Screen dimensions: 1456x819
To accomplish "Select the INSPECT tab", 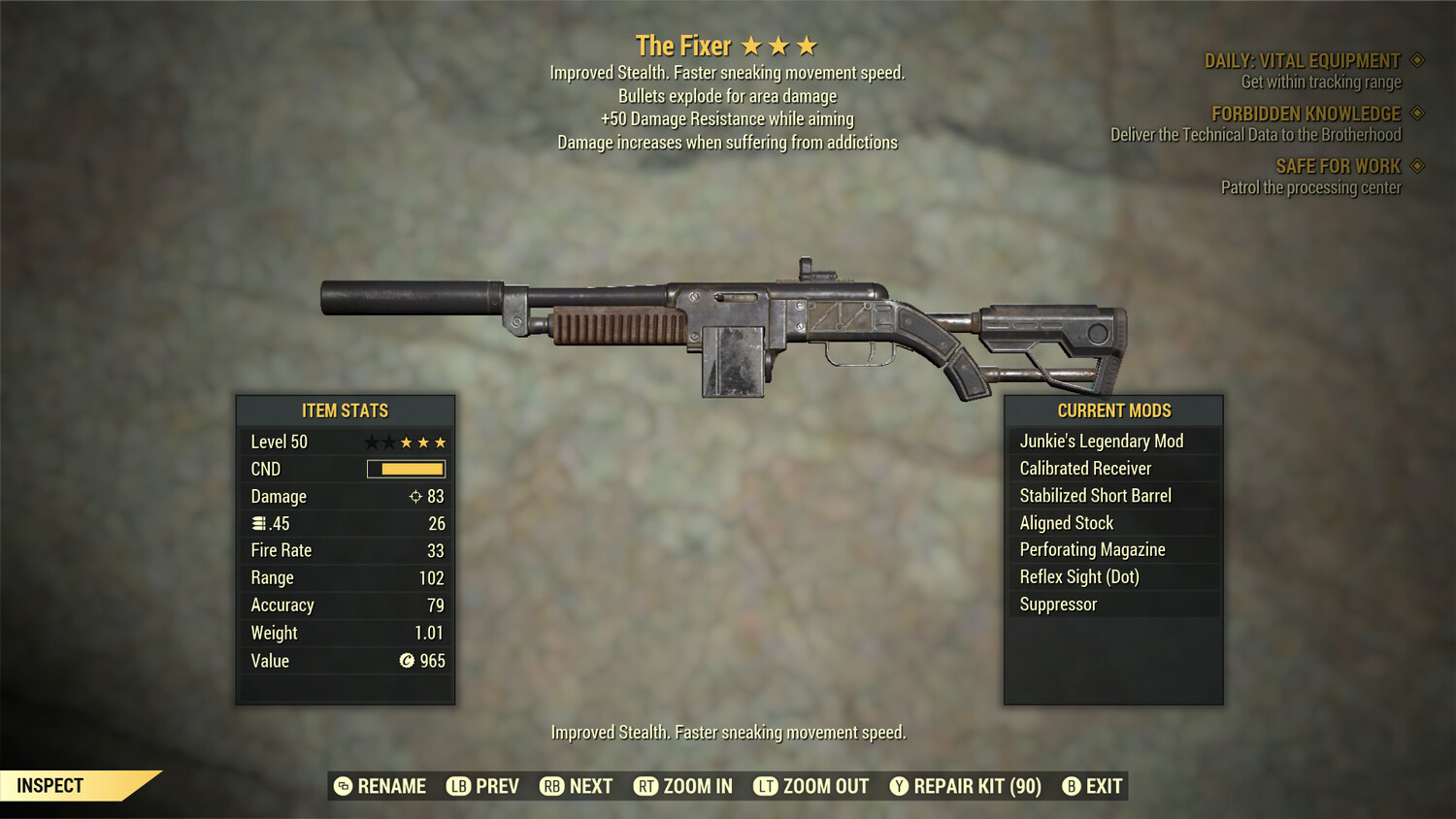I will (50, 785).
